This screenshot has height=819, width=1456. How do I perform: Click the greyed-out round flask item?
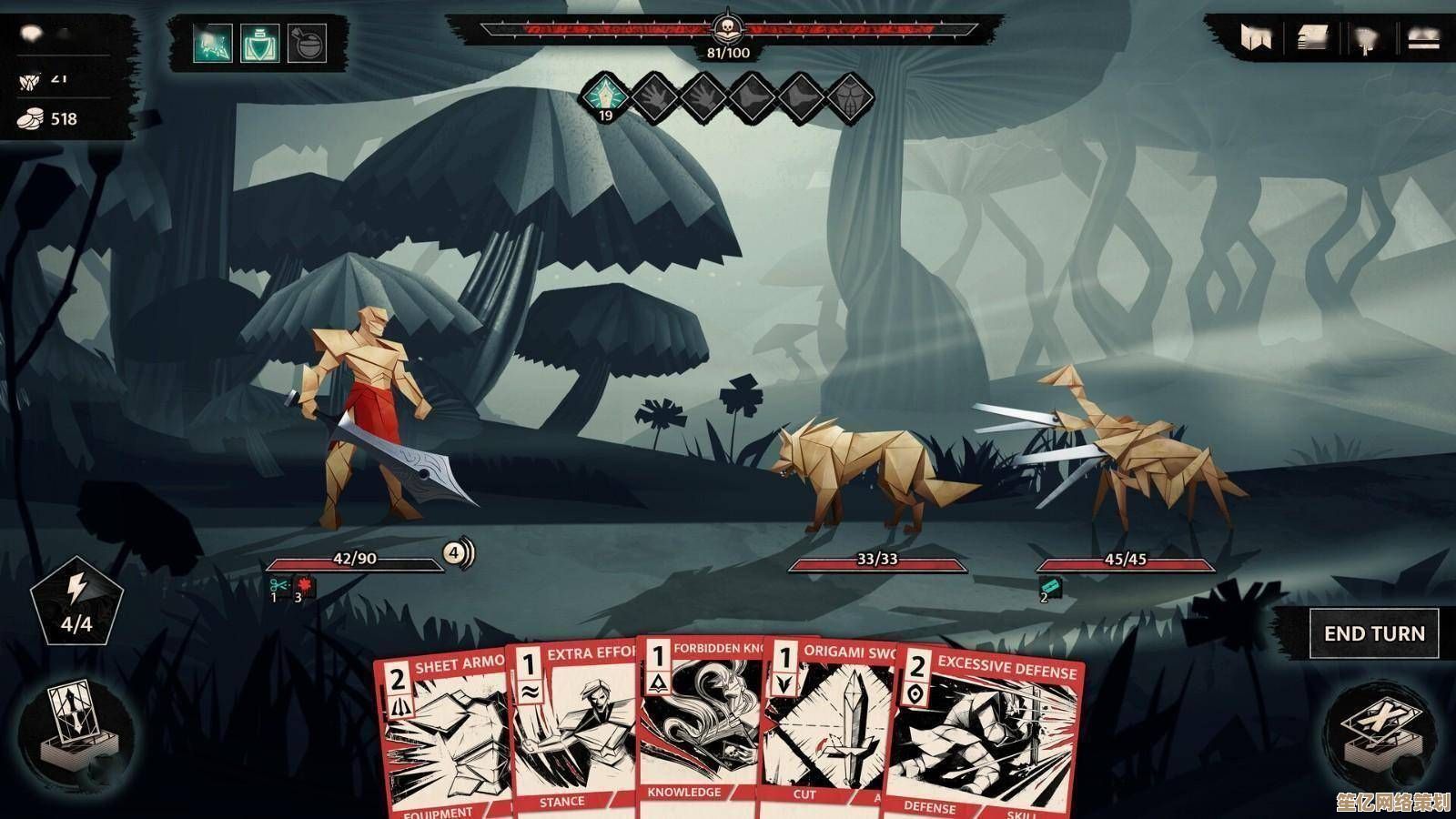click(x=307, y=43)
